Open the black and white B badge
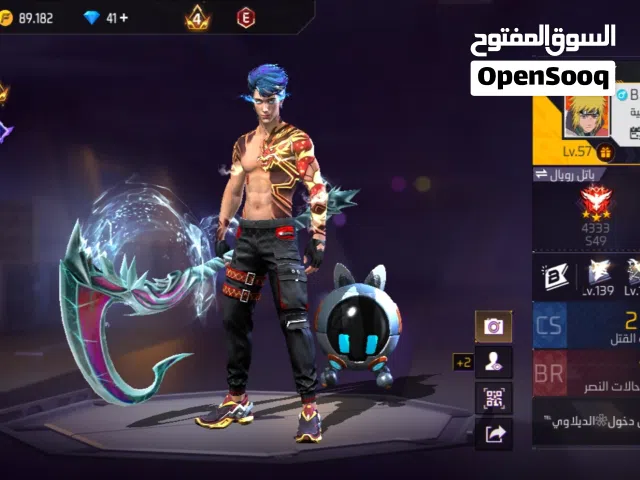This screenshot has width=640, height=480. point(553,271)
